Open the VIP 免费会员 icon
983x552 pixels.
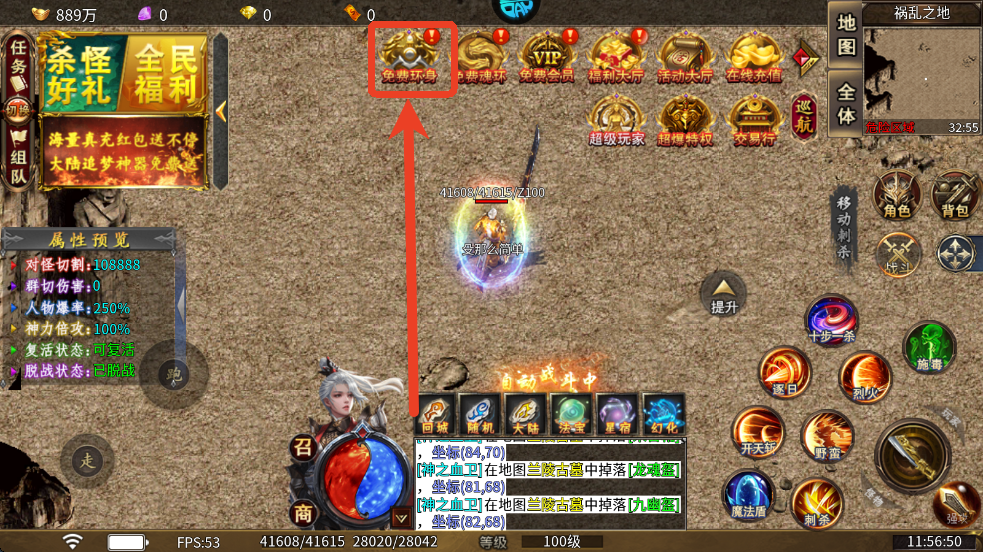547,57
